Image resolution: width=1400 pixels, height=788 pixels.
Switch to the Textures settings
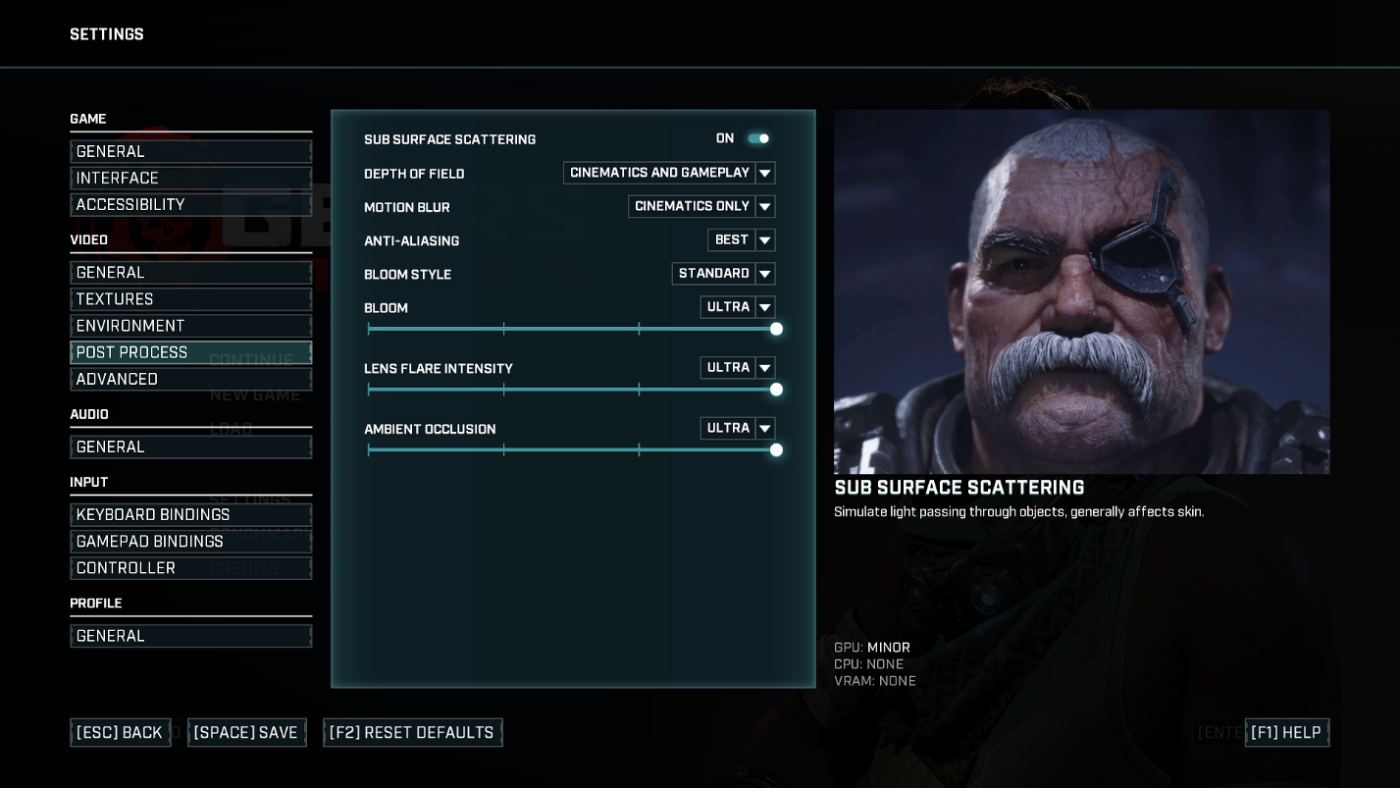[x=190, y=298]
